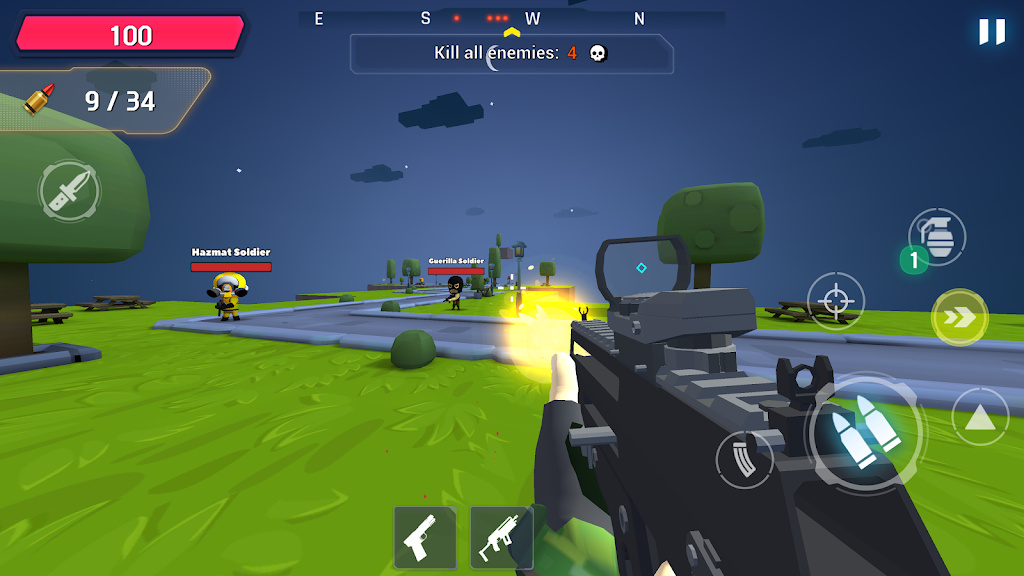Tap the crosshair aim button
The width and height of the screenshot is (1024, 576).
point(836,300)
